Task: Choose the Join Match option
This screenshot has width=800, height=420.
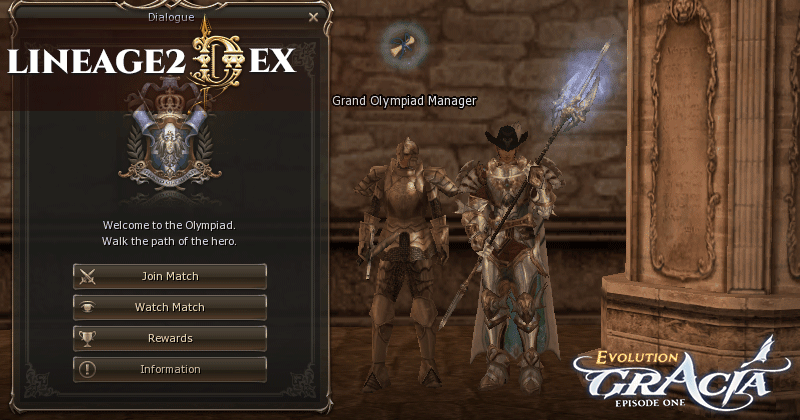Action: [x=170, y=276]
